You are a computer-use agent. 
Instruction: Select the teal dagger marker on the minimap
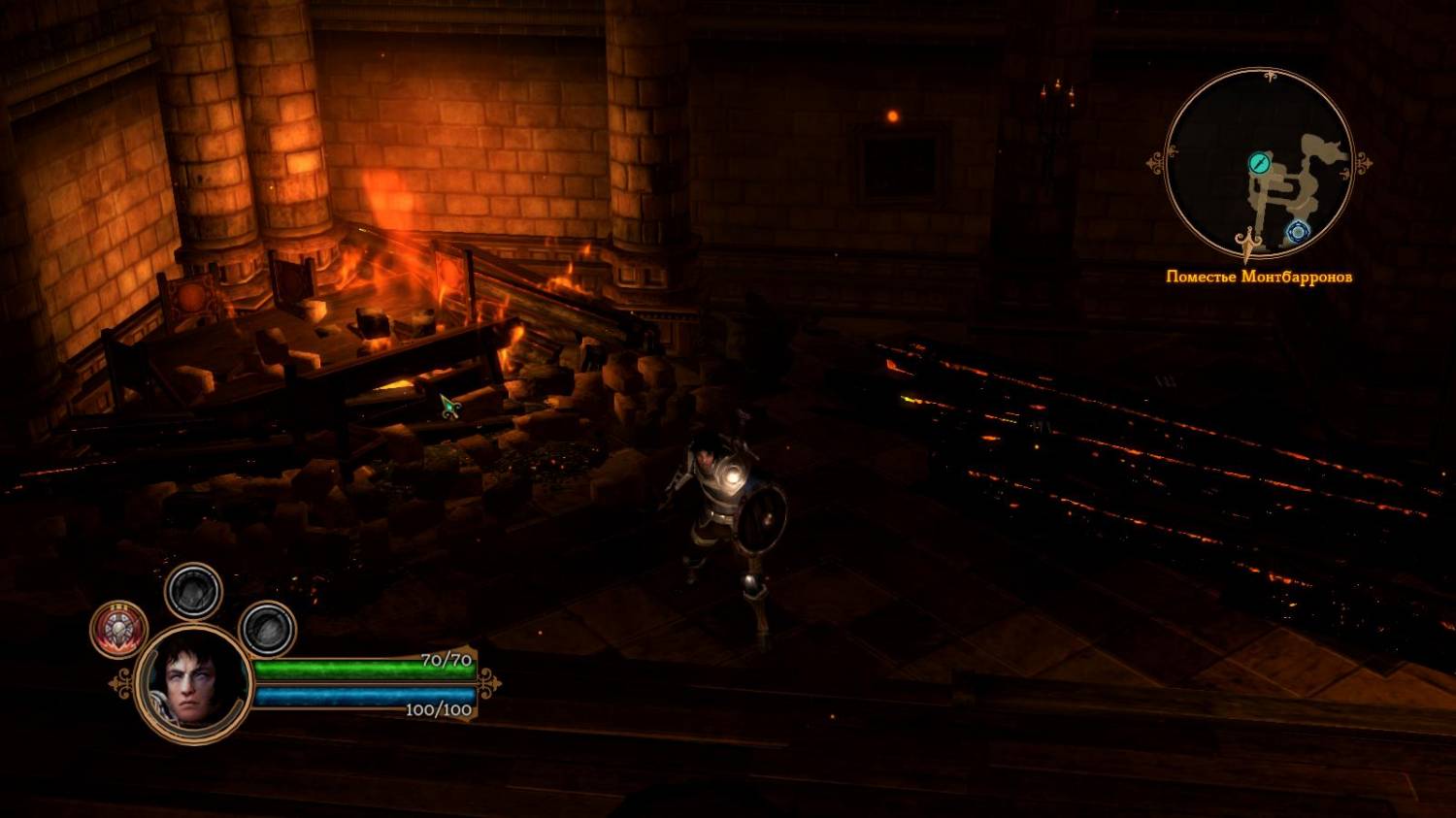[1259, 163]
